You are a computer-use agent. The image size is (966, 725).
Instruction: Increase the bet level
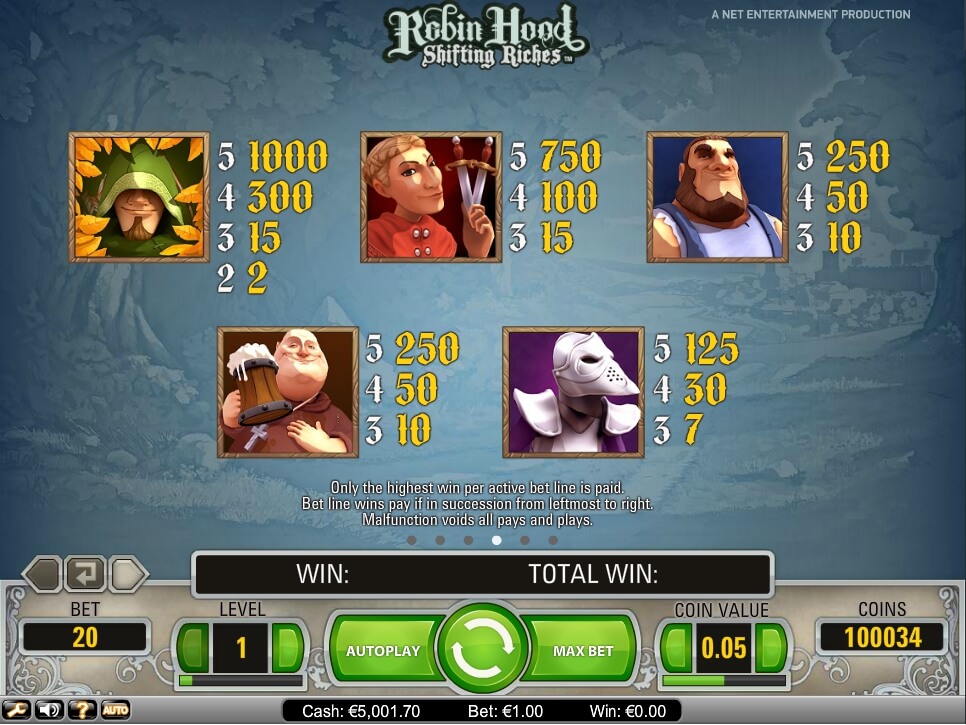[287, 648]
